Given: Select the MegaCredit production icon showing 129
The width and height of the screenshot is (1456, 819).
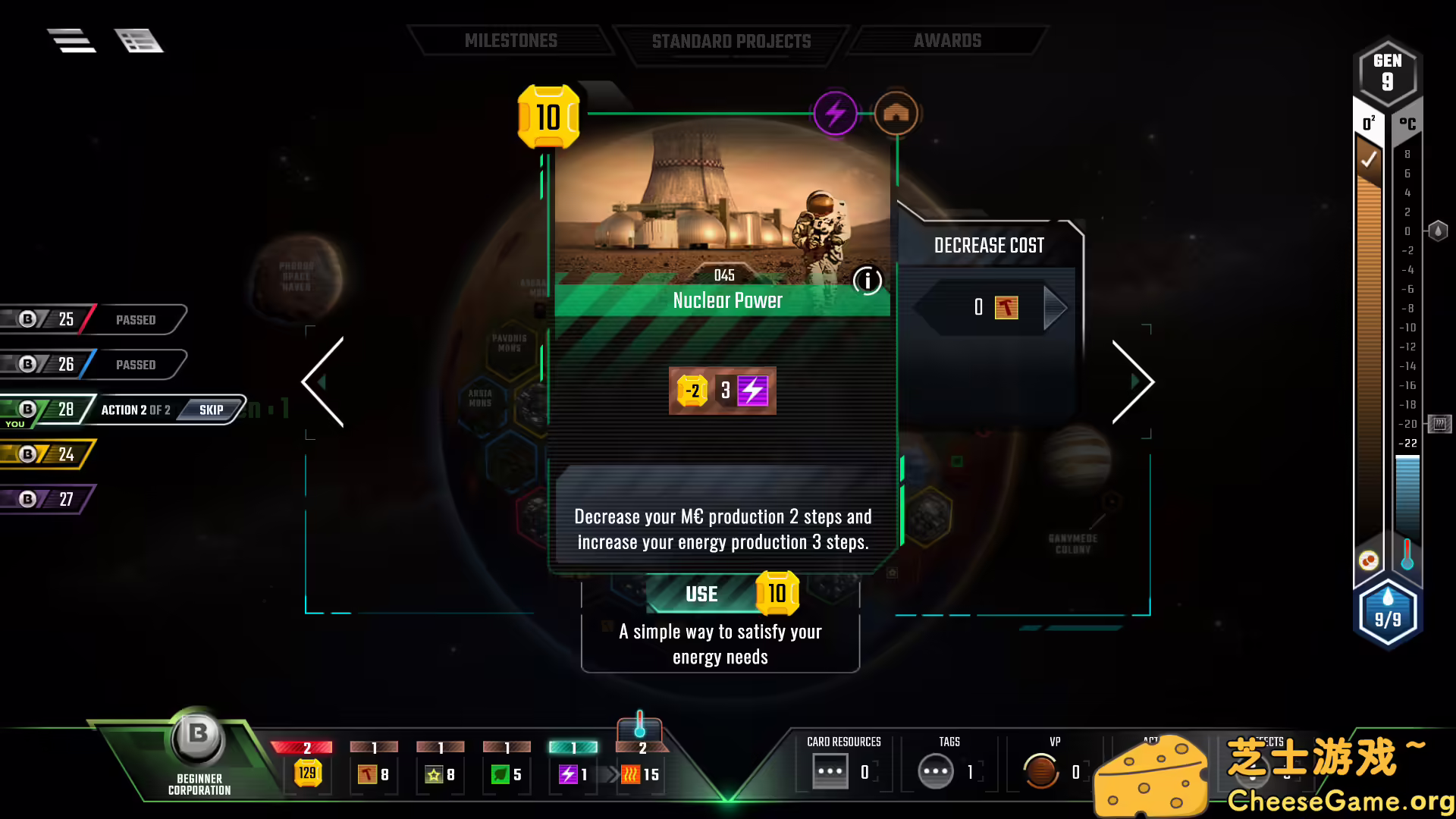Looking at the screenshot, I should [x=306, y=773].
